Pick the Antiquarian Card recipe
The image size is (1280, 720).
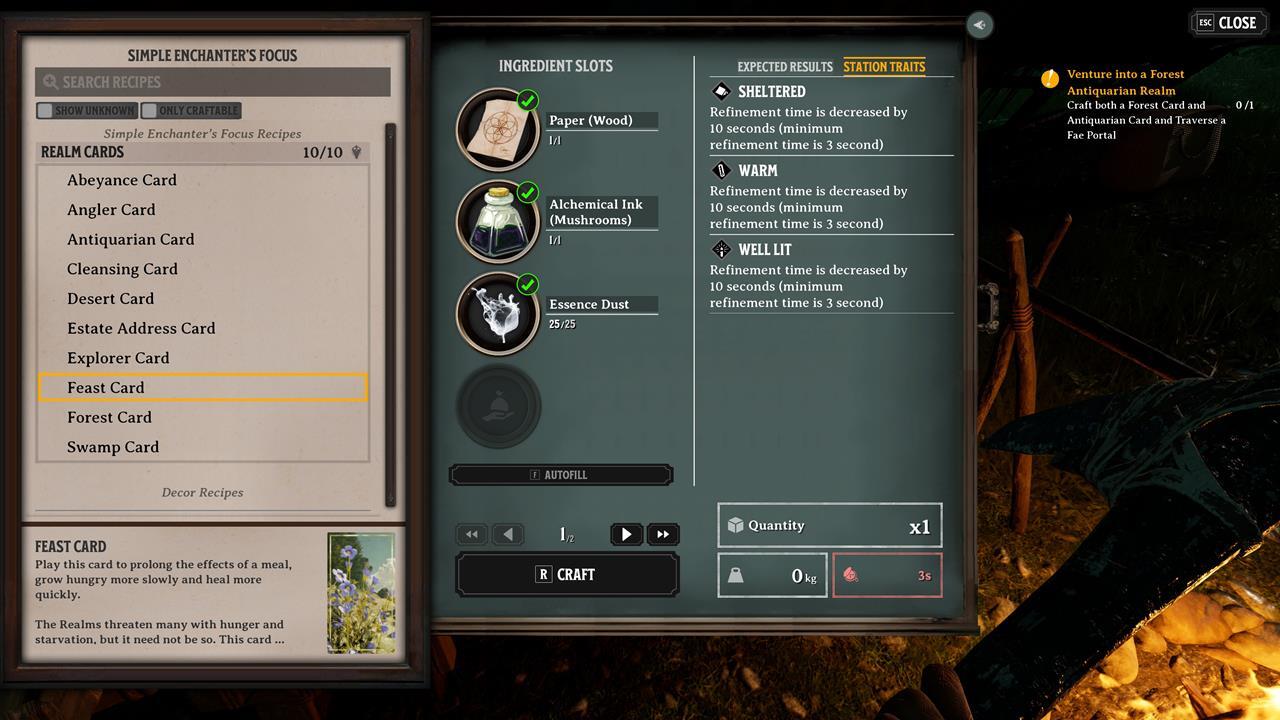tap(131, 240)
